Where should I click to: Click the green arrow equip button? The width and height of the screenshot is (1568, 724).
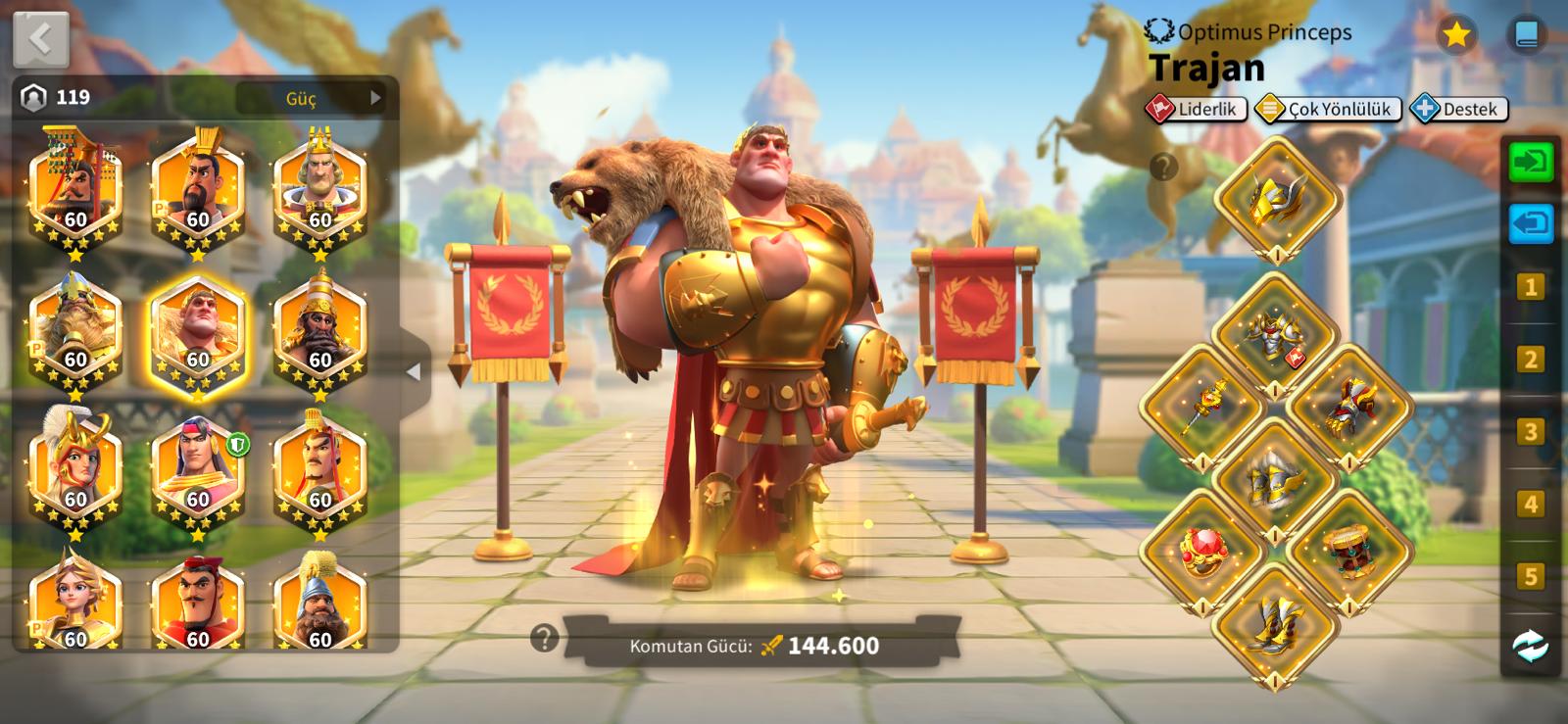coord(1530,162)
